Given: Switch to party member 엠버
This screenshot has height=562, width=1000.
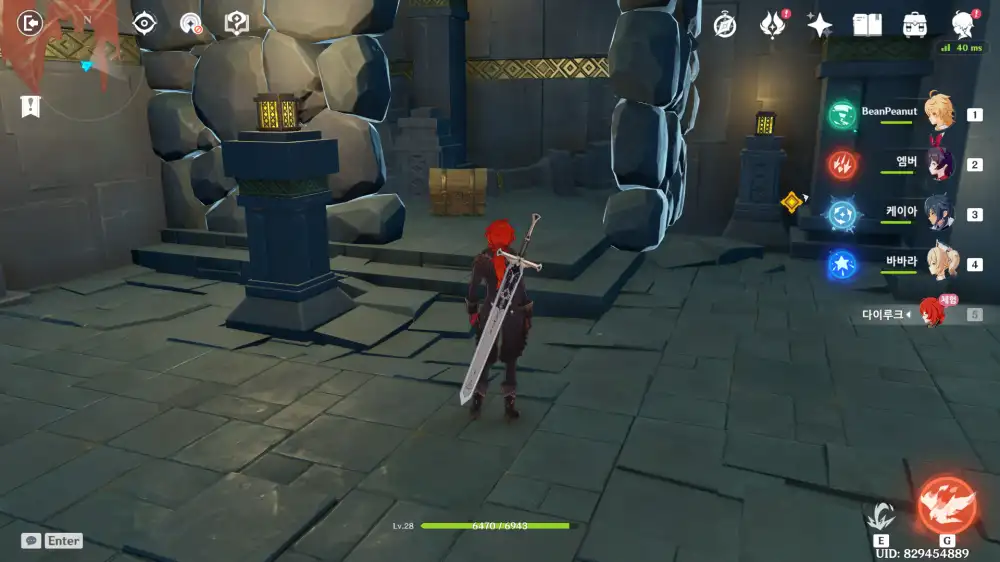Looking at the screenshot, I should pos(939,163).
